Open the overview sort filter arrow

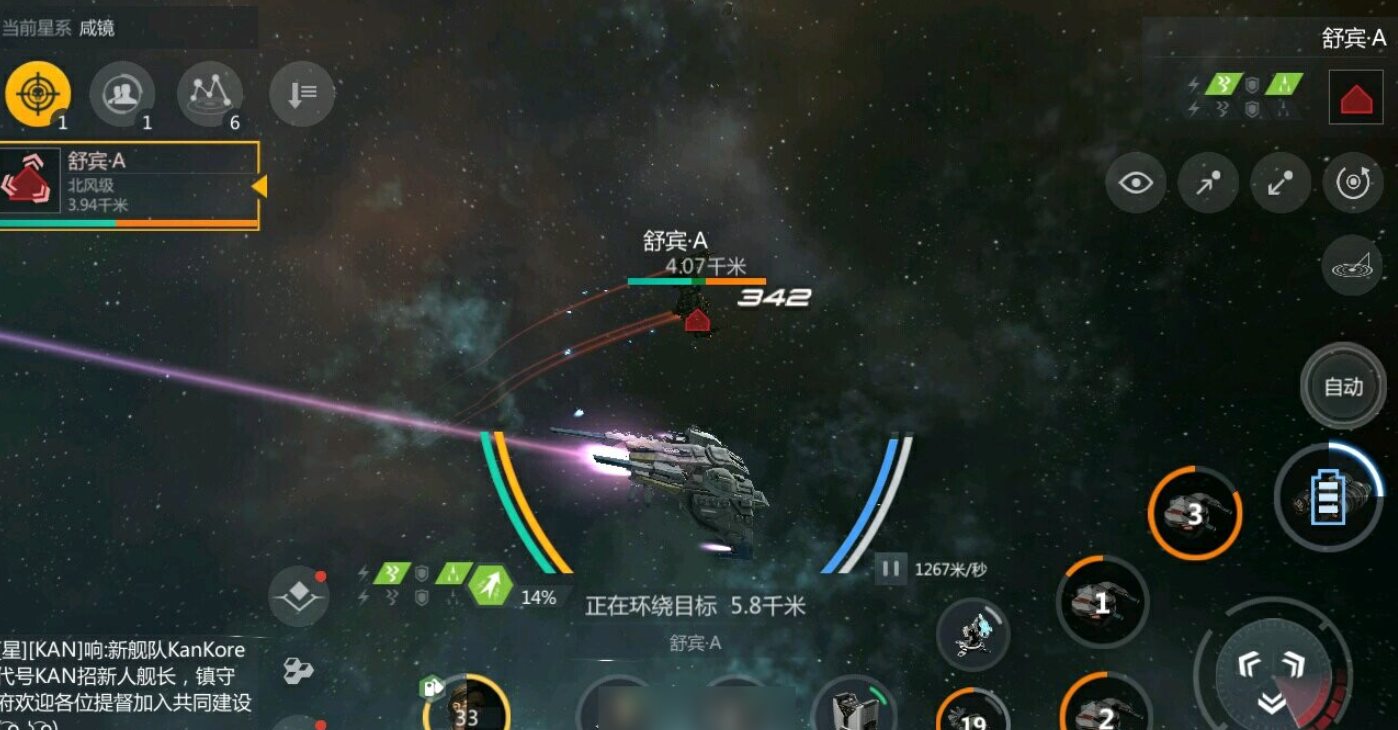[x=300, y=92]
